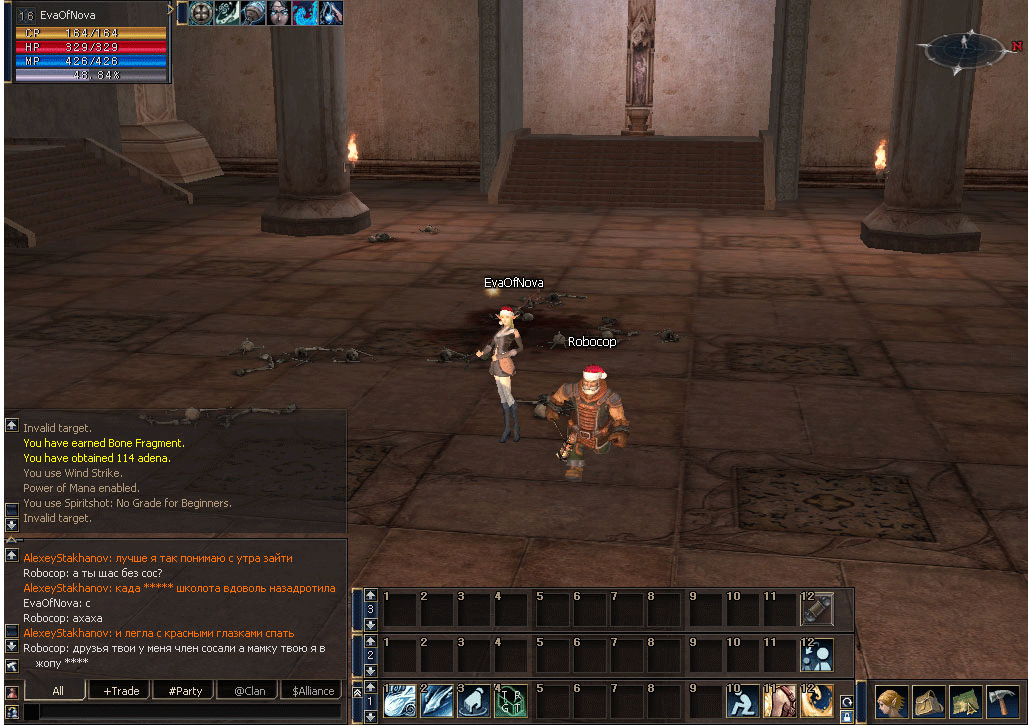The width and height of the screenshot is (1028, 725).
Task: Click the masked face buff icon
Action: coord(279,13)
